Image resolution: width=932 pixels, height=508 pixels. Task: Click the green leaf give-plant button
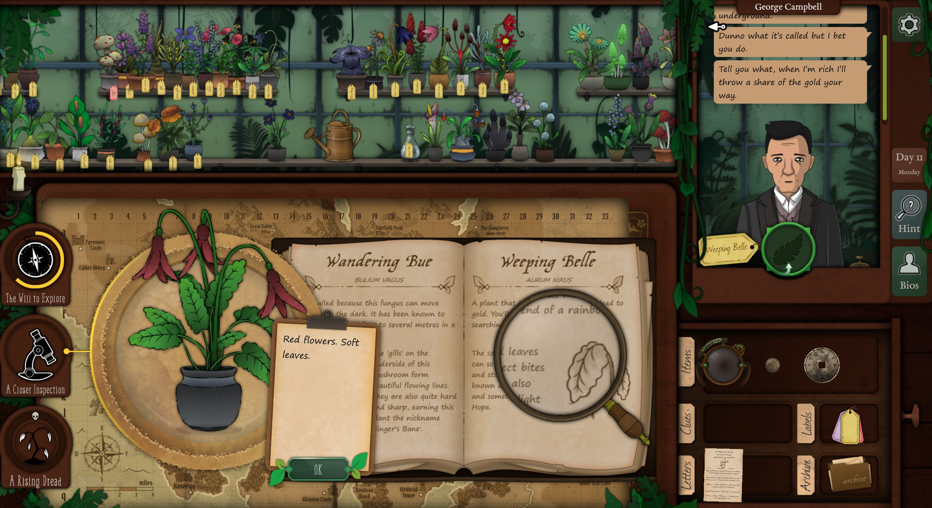point(788,248)
